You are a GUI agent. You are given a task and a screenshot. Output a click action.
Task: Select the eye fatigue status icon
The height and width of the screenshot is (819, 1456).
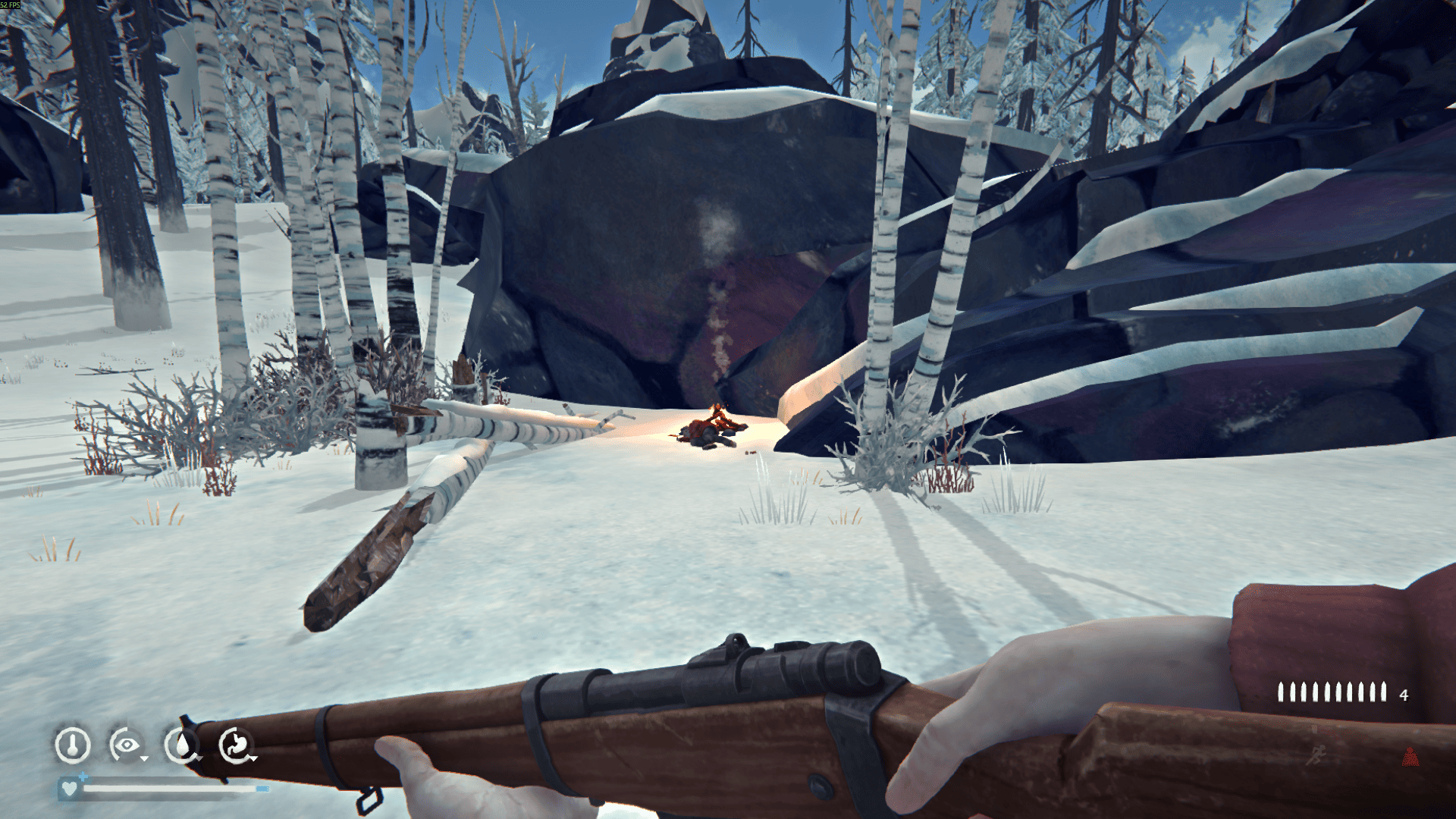point(127,745)
